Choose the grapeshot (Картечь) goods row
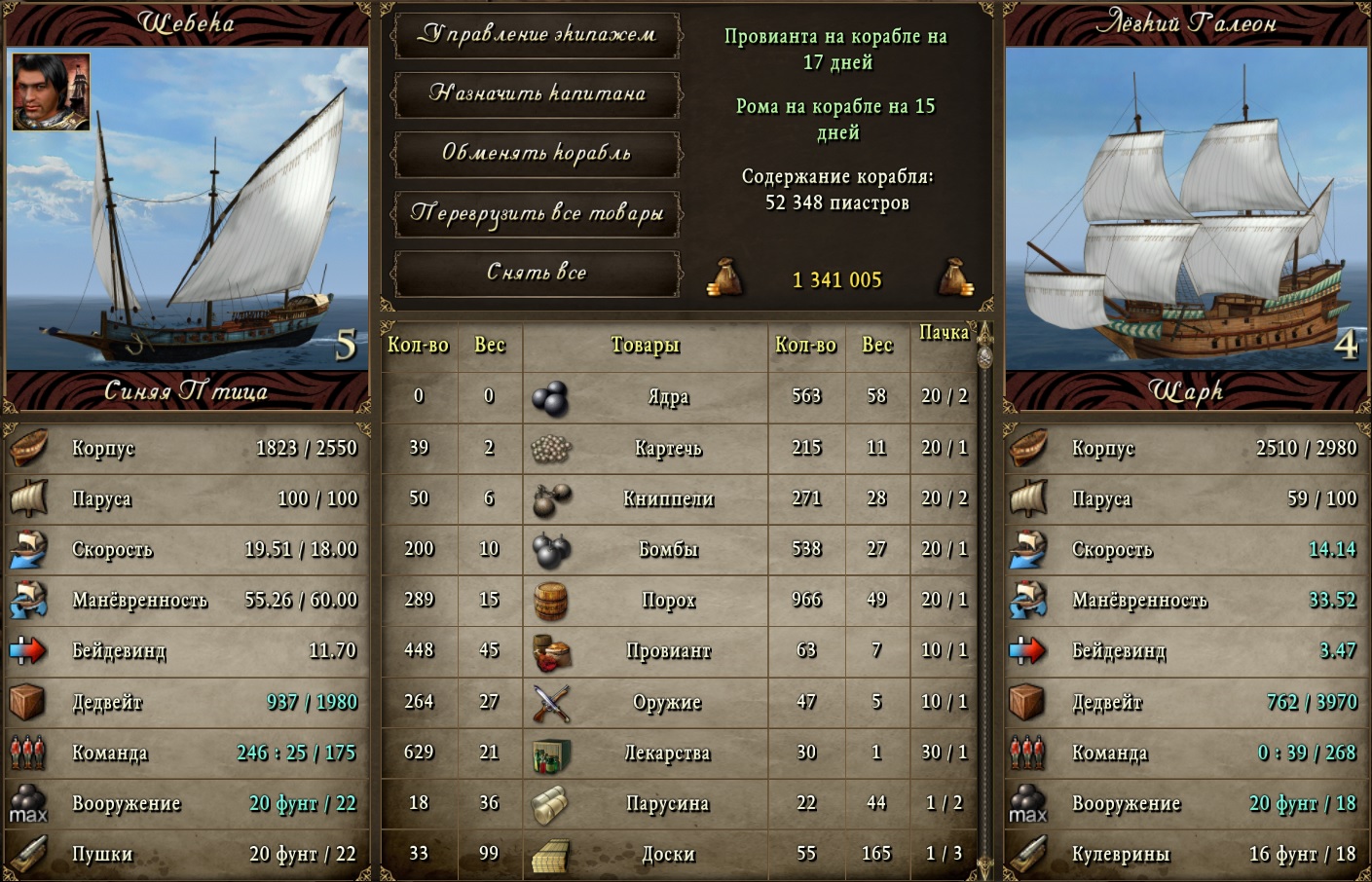The width and height of the screenshot is (1372, 882). [668, 448]
